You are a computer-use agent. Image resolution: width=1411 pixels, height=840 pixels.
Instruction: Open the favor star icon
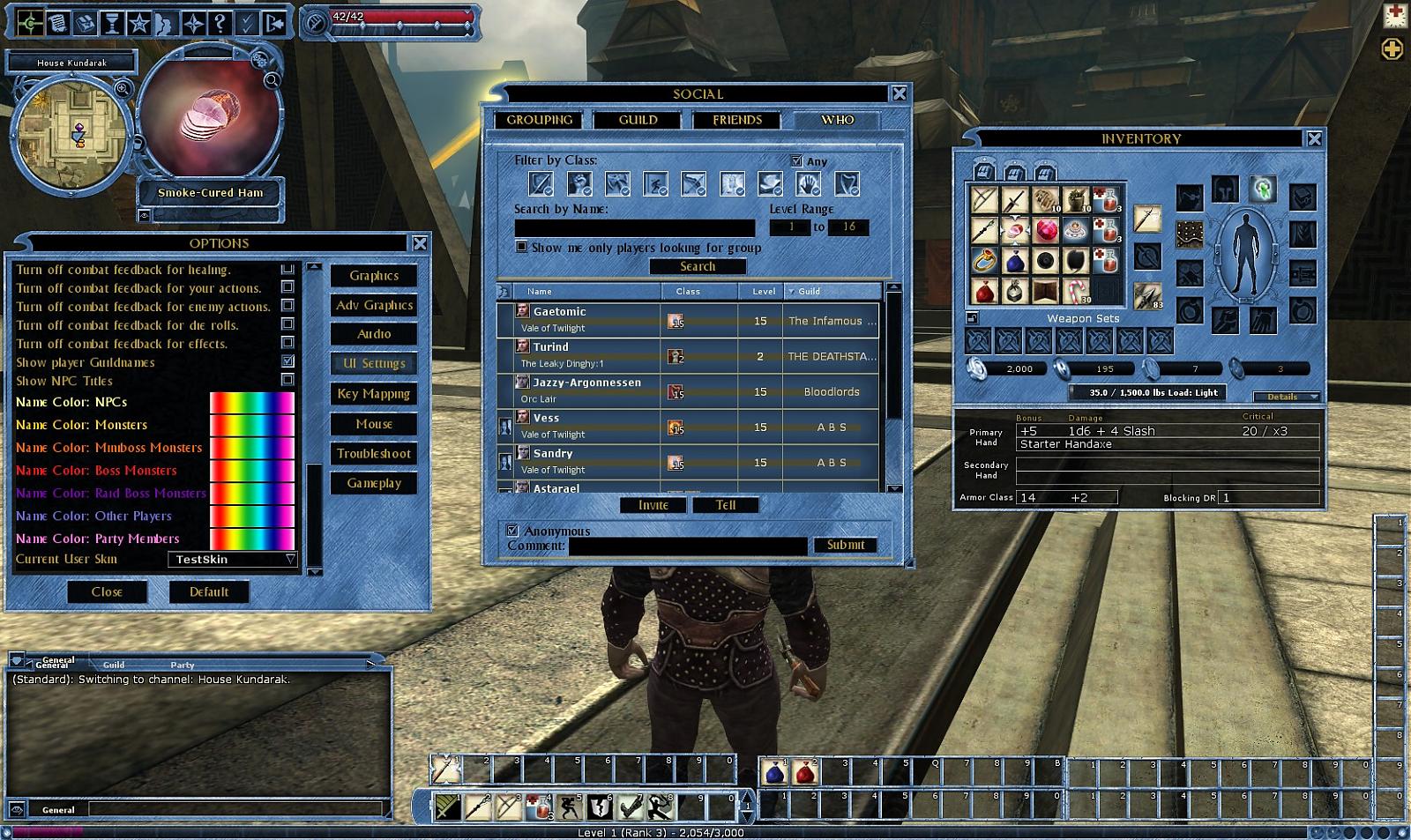[x=138, y=24]
